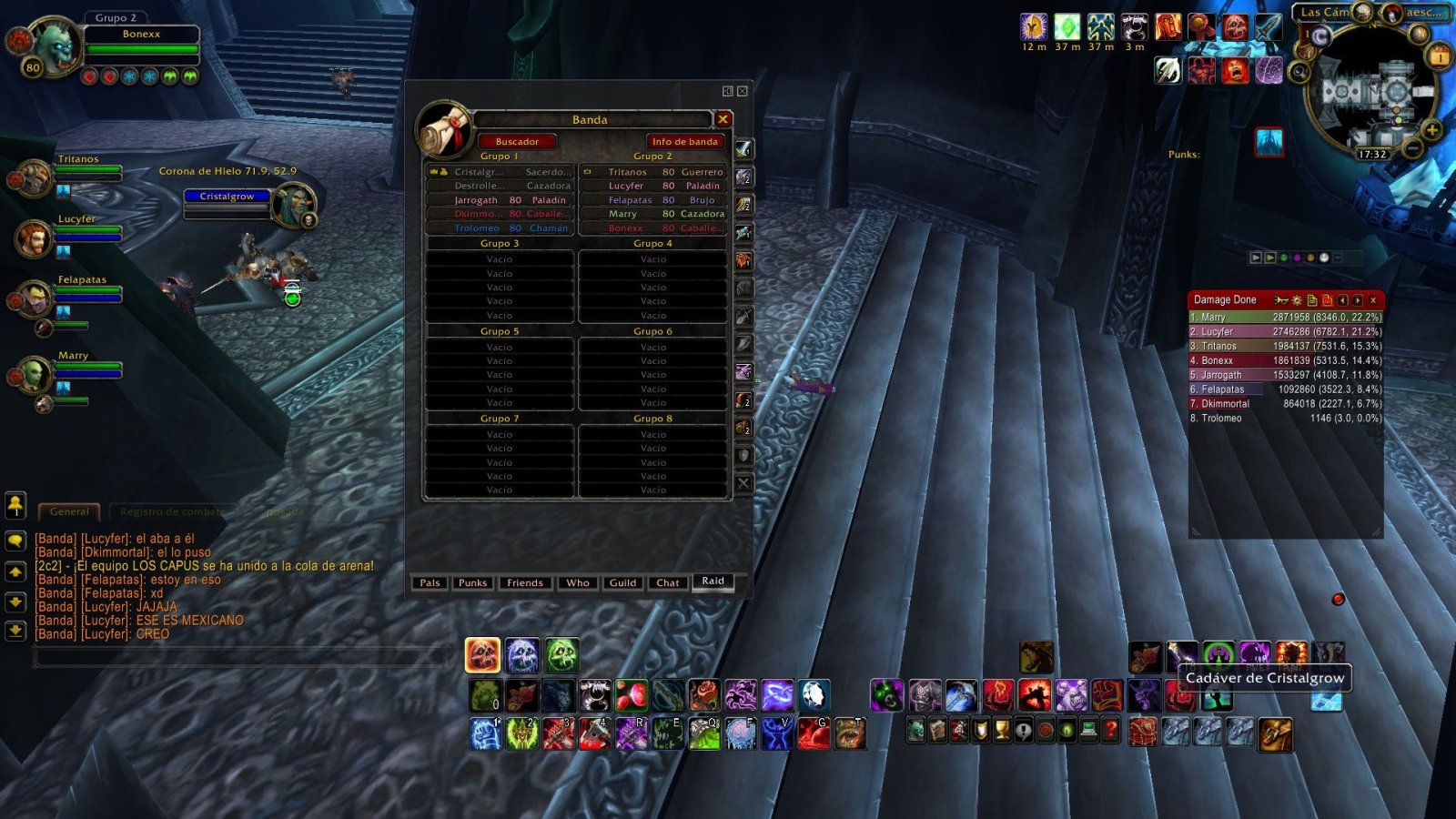Image resolution: width=1456 pixels, height=819 pixels.
Task: Select the red skull ability on the action bar
Action: pos(481,652)
